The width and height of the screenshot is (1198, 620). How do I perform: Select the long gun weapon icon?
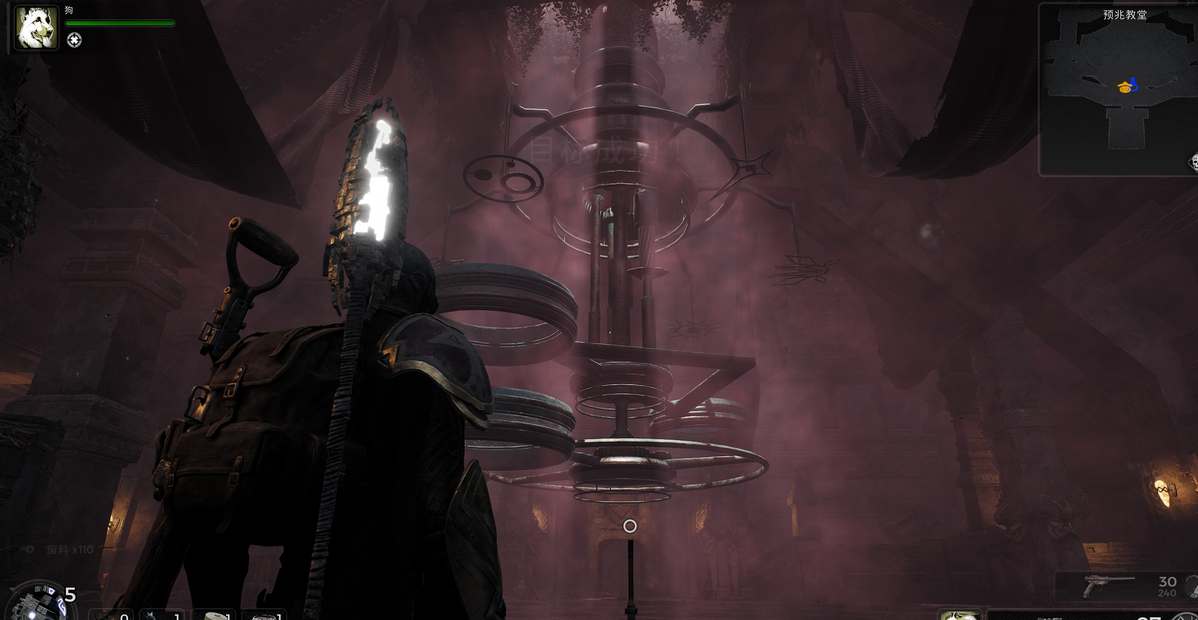(1108, 582)
